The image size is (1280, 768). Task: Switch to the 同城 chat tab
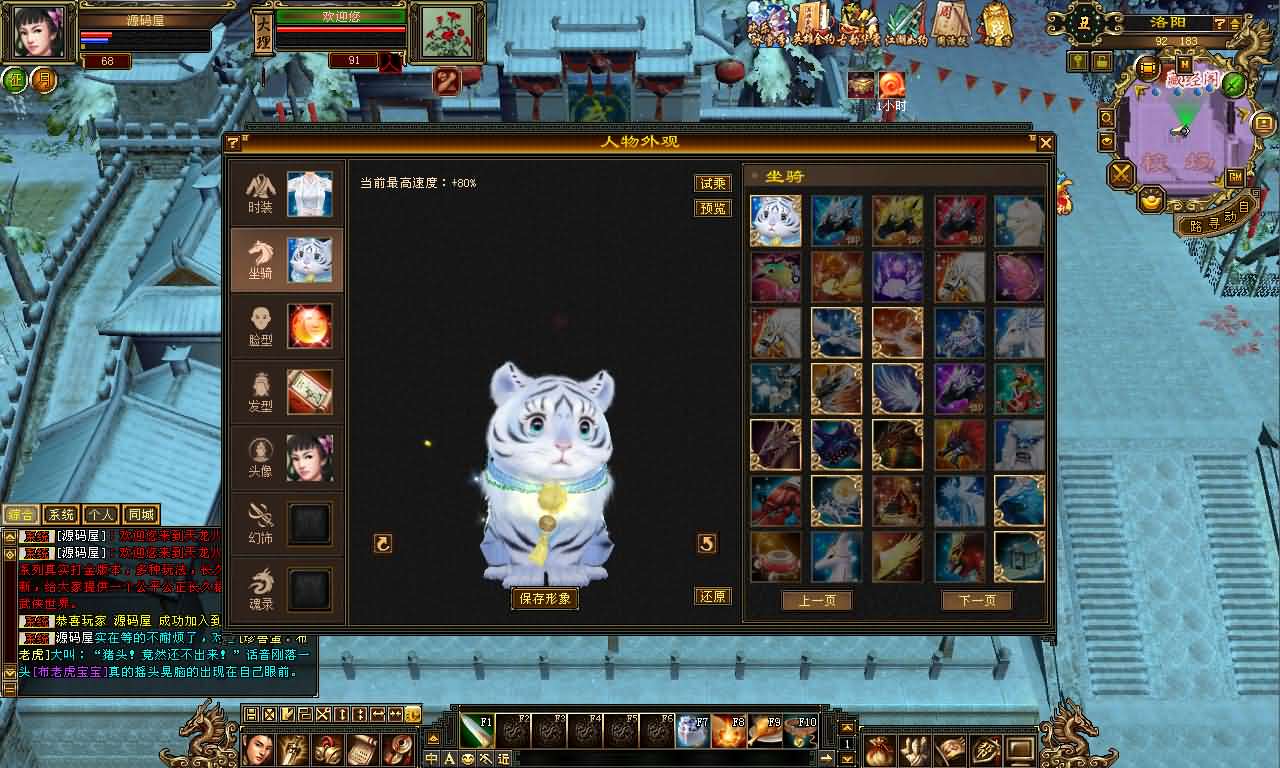coord(141,513)
